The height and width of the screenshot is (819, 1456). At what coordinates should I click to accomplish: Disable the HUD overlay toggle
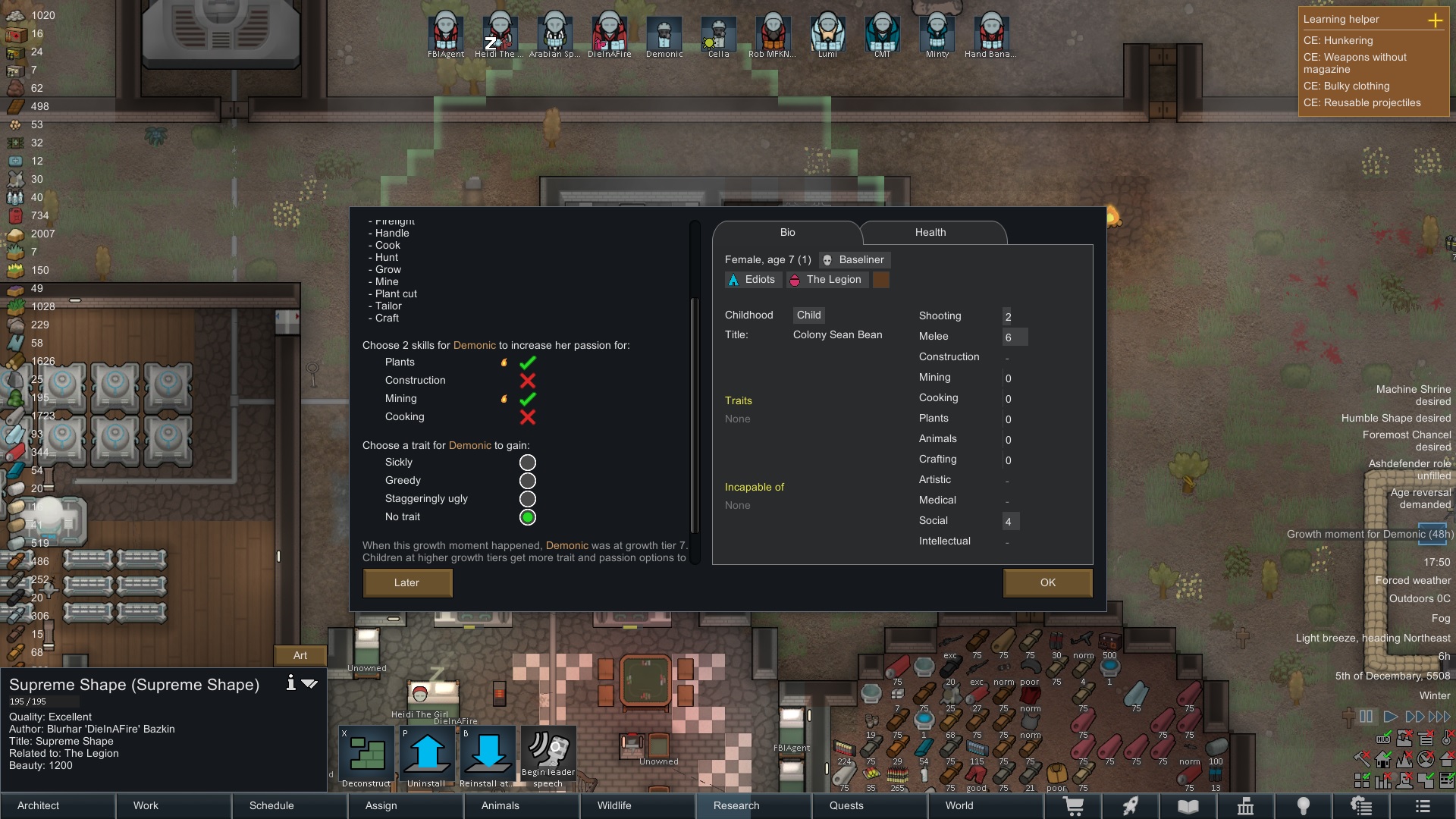1382,739
